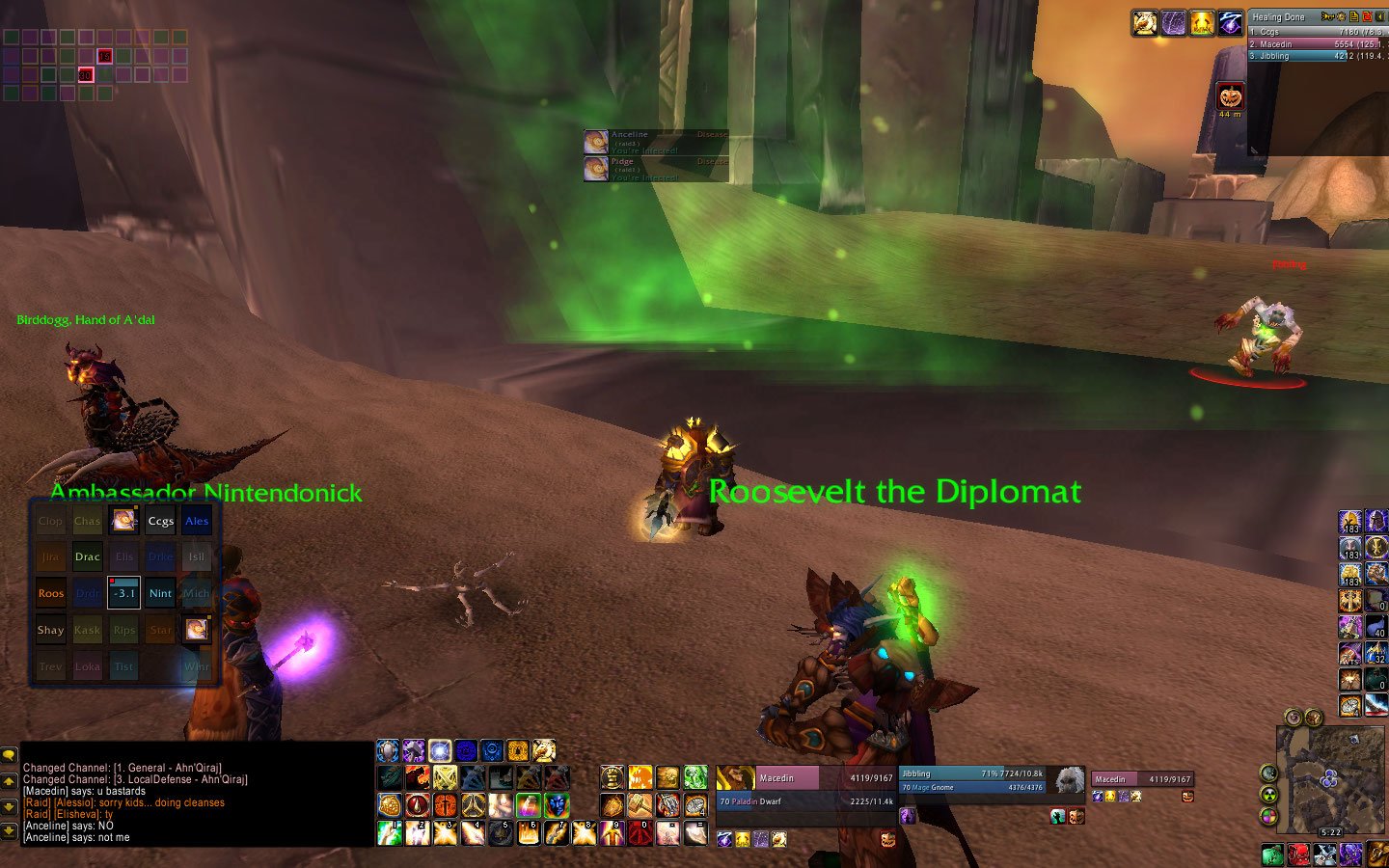Target Nint's raid frame cell
The width and height of the screenshot is (1389, 868).
160,594
